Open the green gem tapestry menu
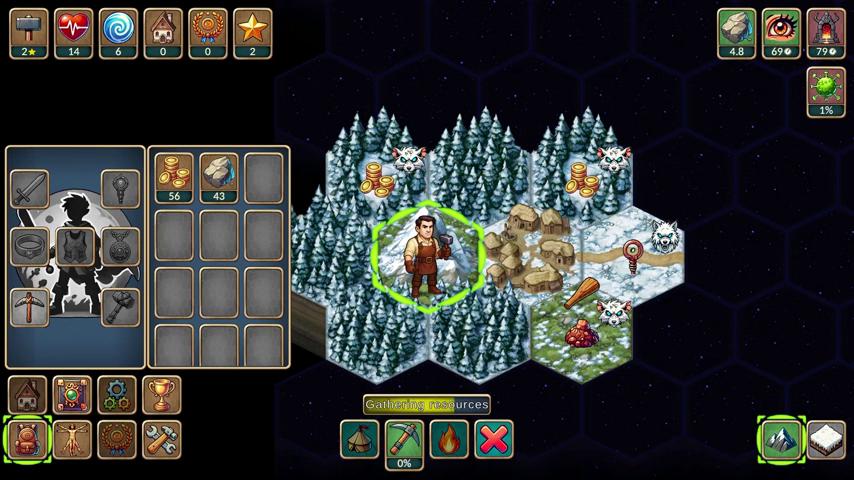The image size is (854, 480). [72, 395]
